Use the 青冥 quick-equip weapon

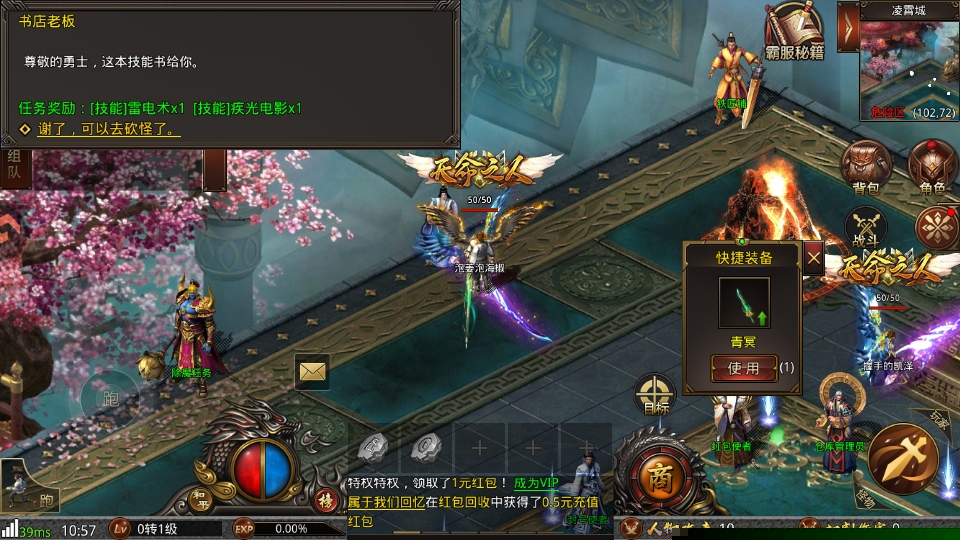[x=743, y=367]
